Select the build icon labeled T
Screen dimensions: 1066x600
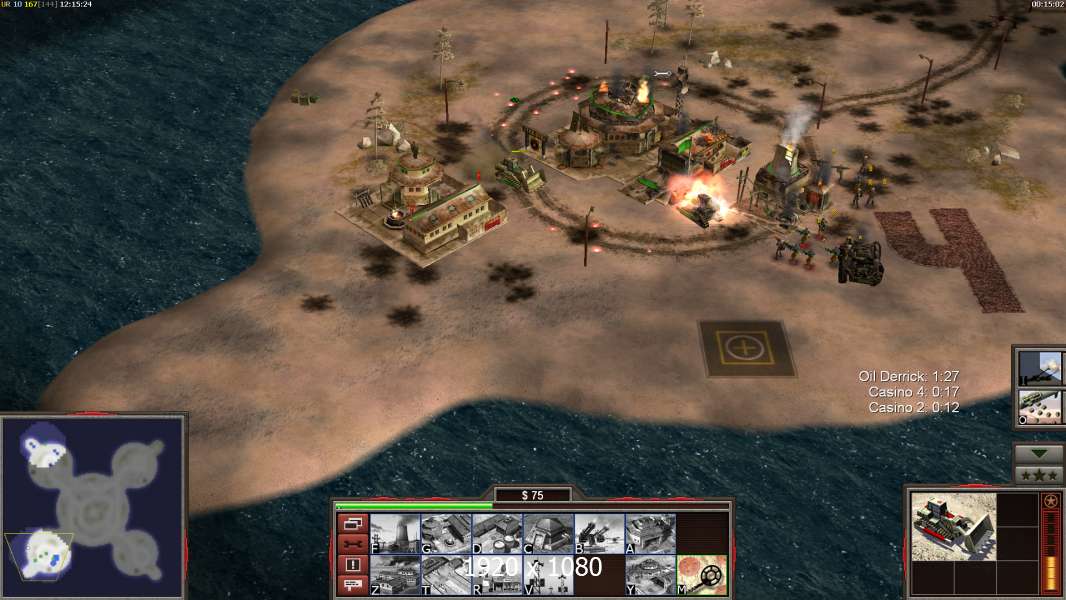(445, 575)
